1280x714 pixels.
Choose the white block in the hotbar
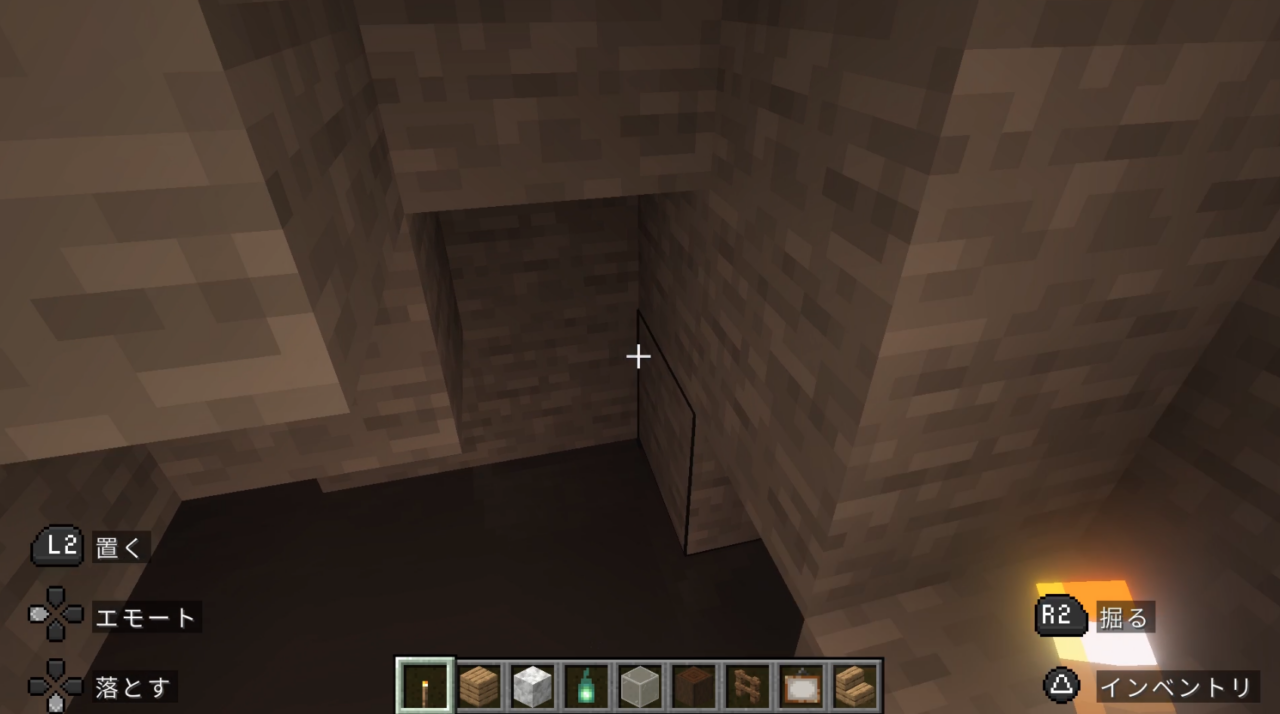pyautogui.click(x=533, y=686)
